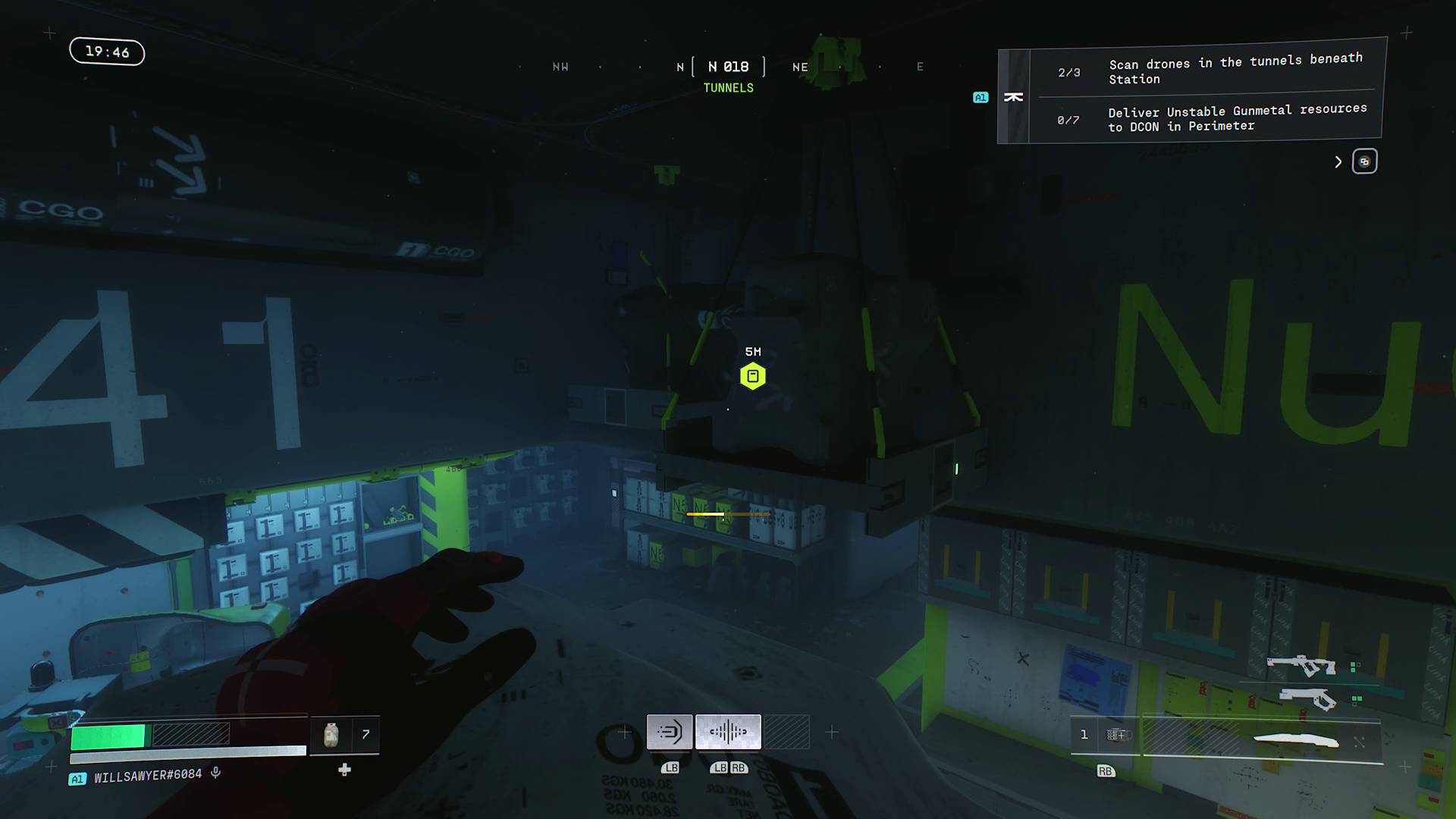This screenshot has width=1456, height=819.
Task: Choose the knife in weapon slot 1
Action: pos(1296,739)
